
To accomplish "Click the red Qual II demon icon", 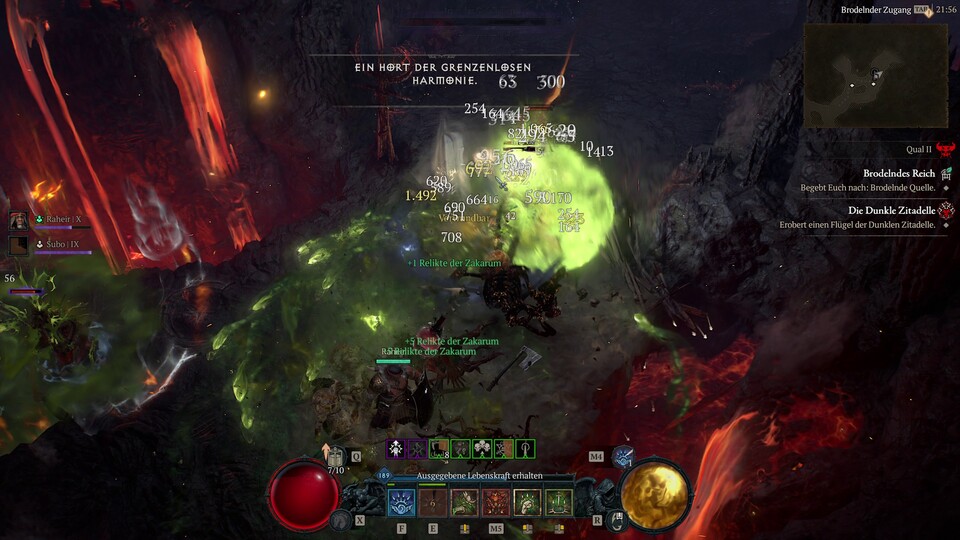I will point(944,148).
